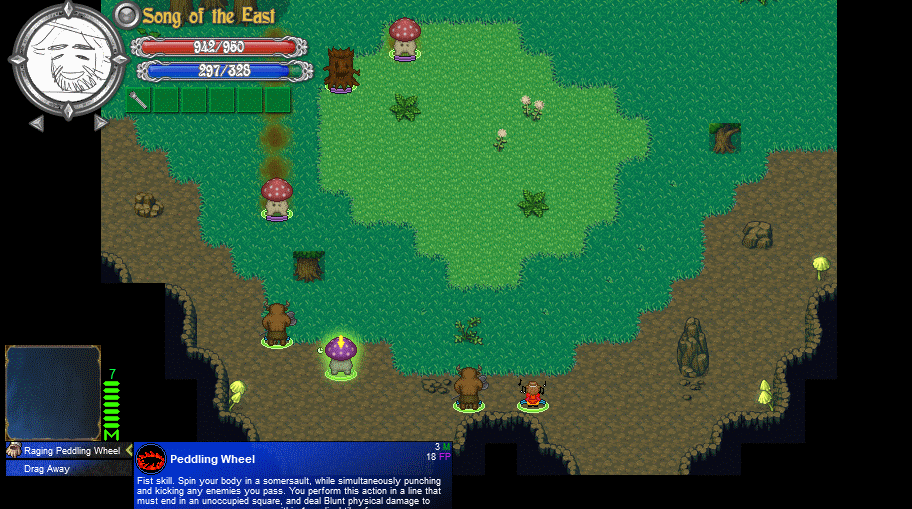912x509 pixels.
Task: Select the first status slot with the weapon icon
Action: pos(139,100)
